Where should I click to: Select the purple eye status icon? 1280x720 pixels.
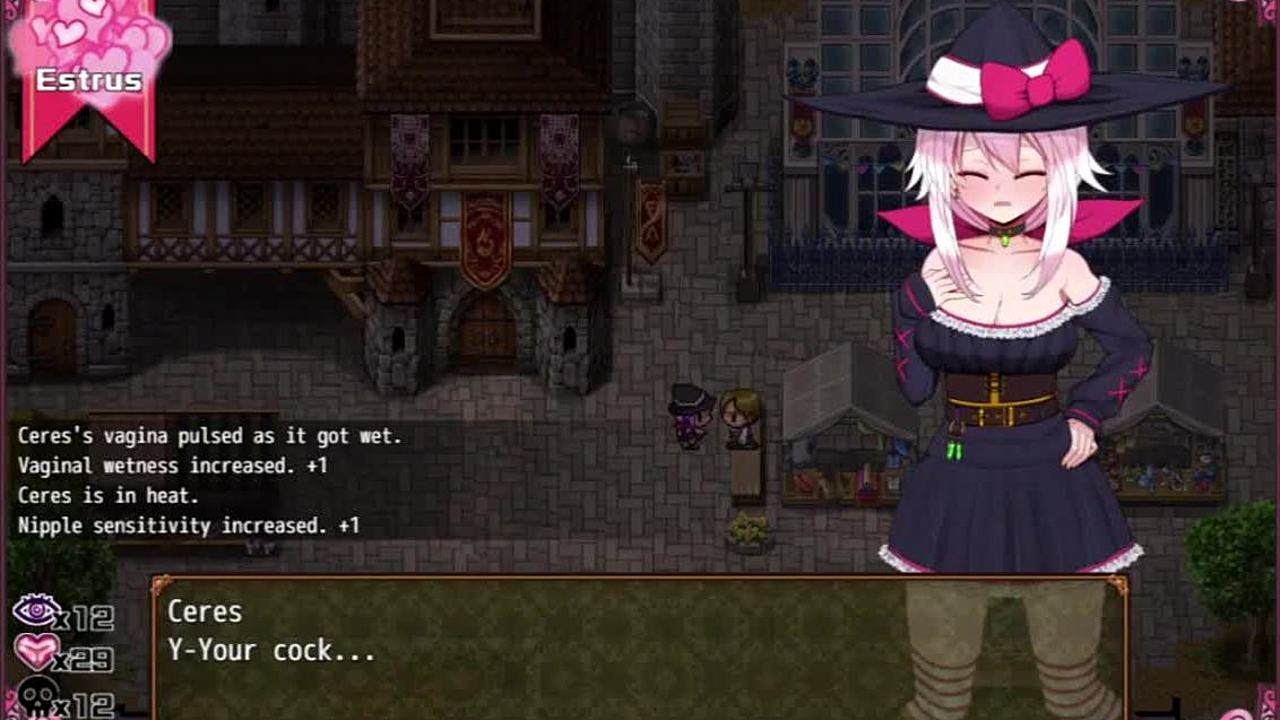35,611
